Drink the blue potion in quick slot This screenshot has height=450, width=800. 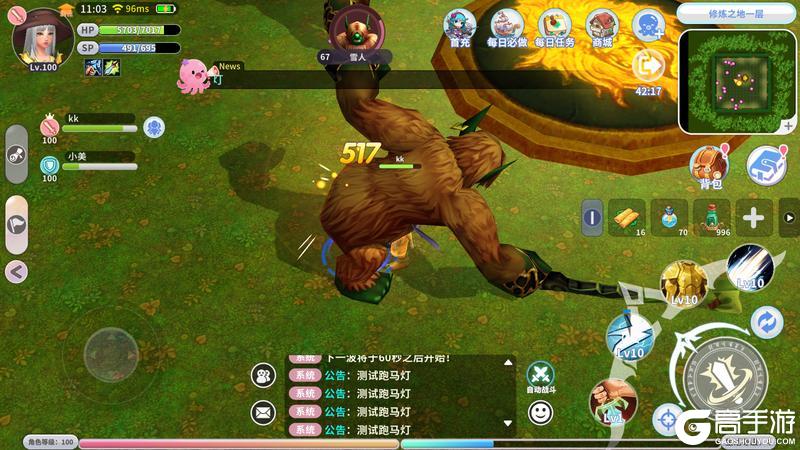point(670,217)
